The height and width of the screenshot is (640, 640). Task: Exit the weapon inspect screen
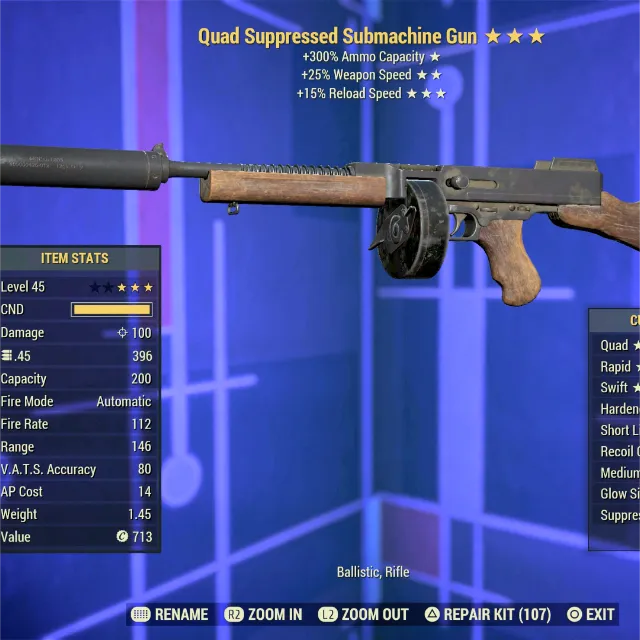591,614
